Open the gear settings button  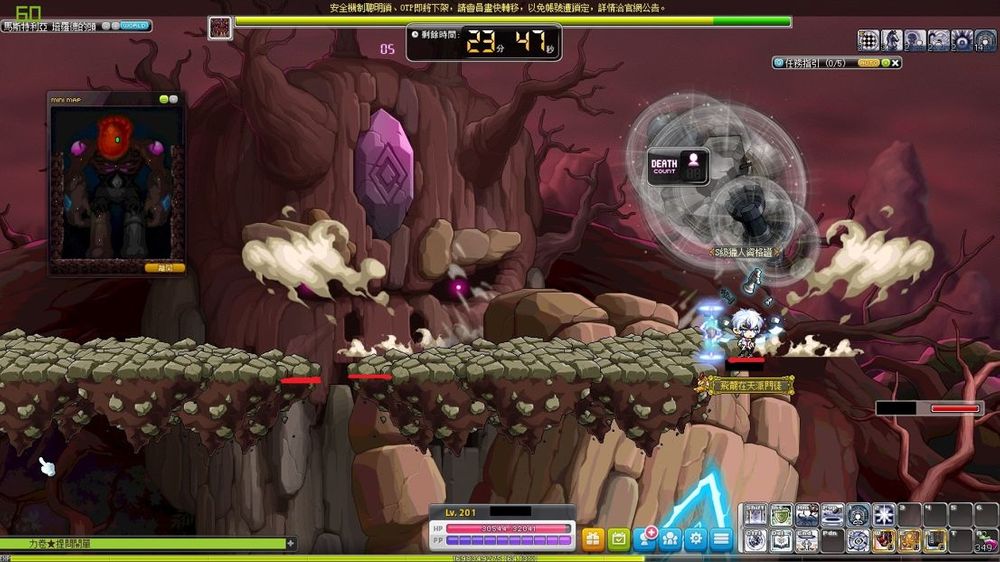click(x=695, y=539)
